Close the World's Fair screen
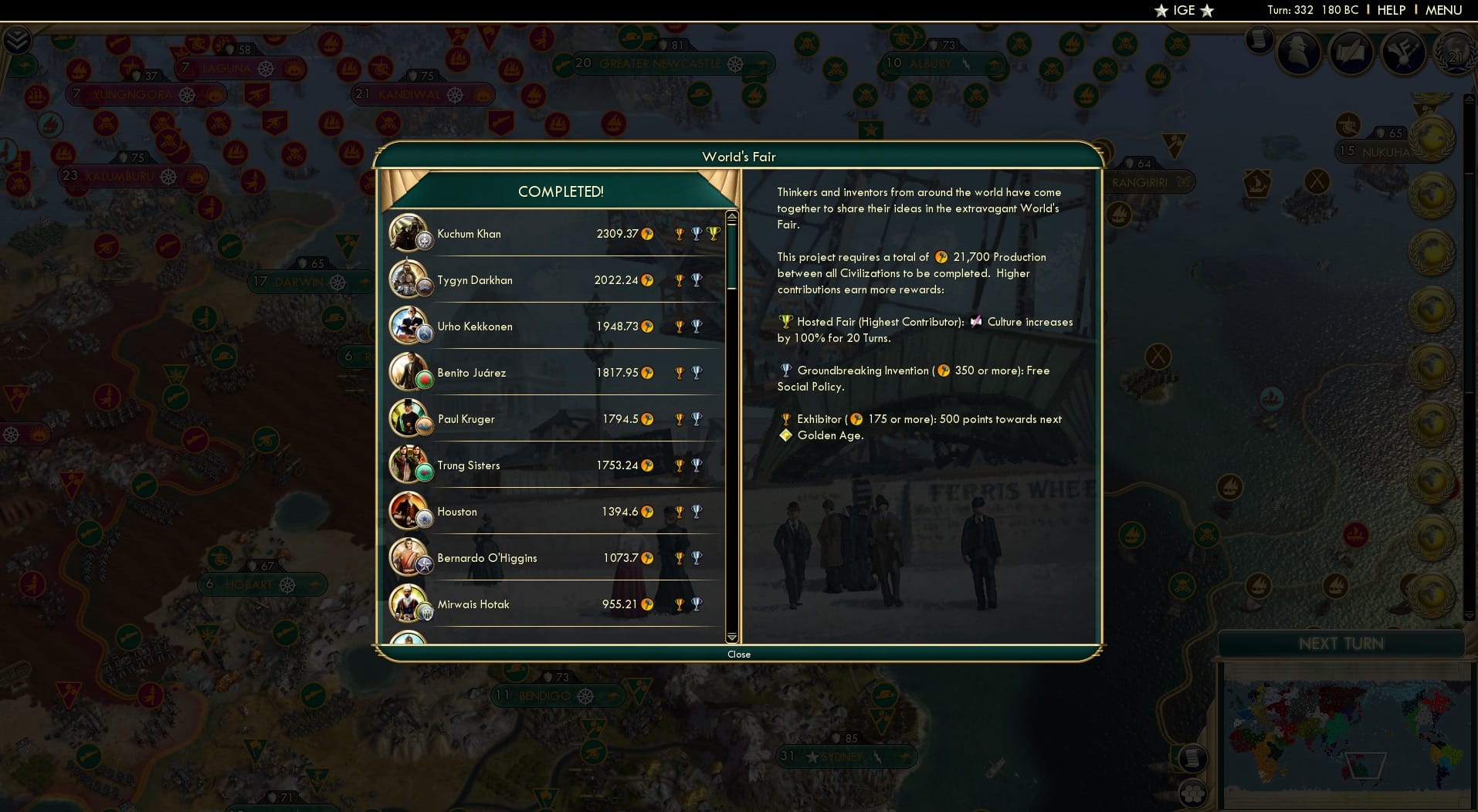 click(739, 654)
